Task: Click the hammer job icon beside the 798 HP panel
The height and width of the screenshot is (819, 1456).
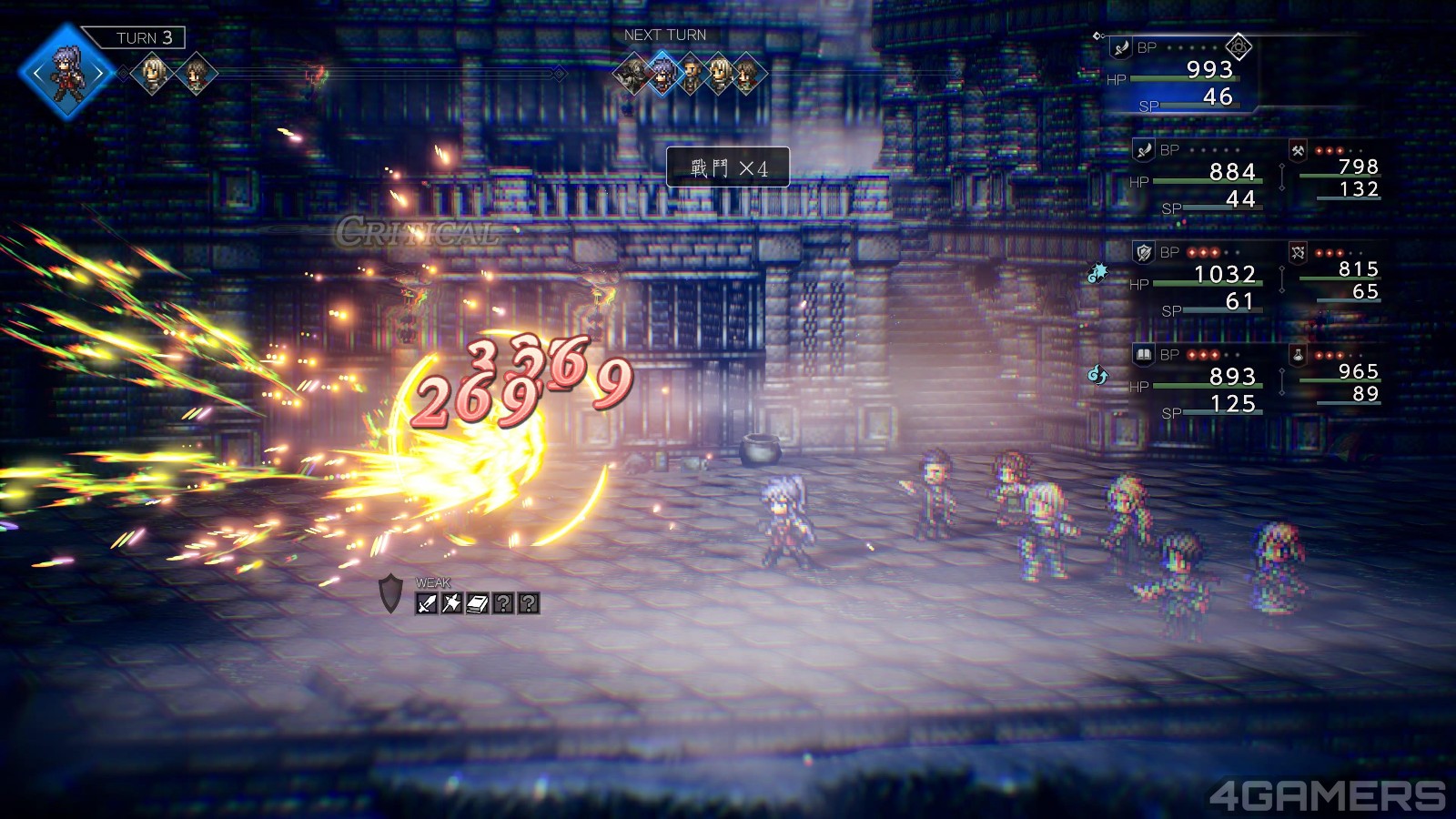Action: (x=1296, y=152)
